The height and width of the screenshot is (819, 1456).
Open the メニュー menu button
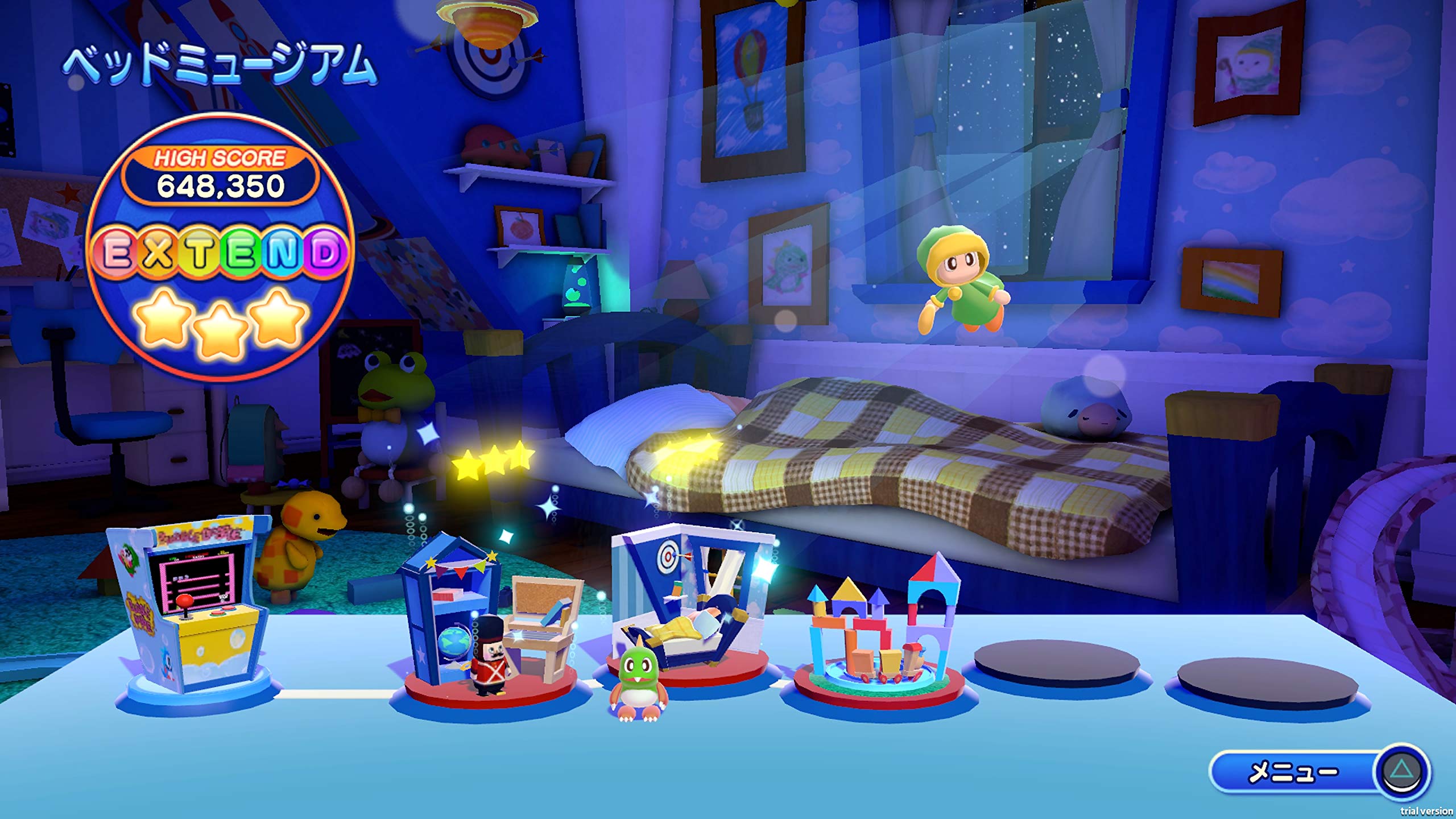coord(1318,772)
